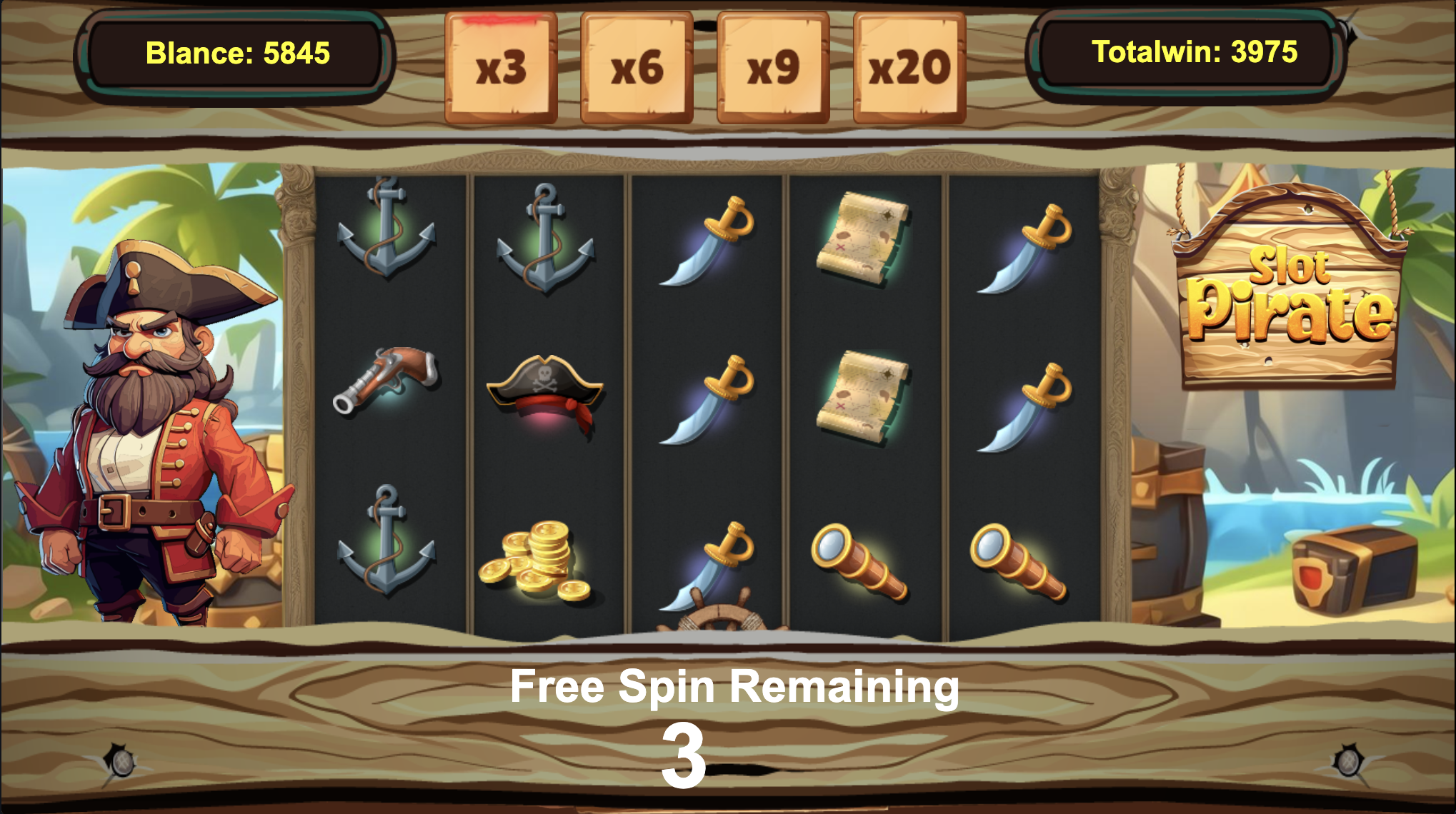The image size is (1456, 814).
Task: Activate the x20 multiplier tile
Action: 909,68
